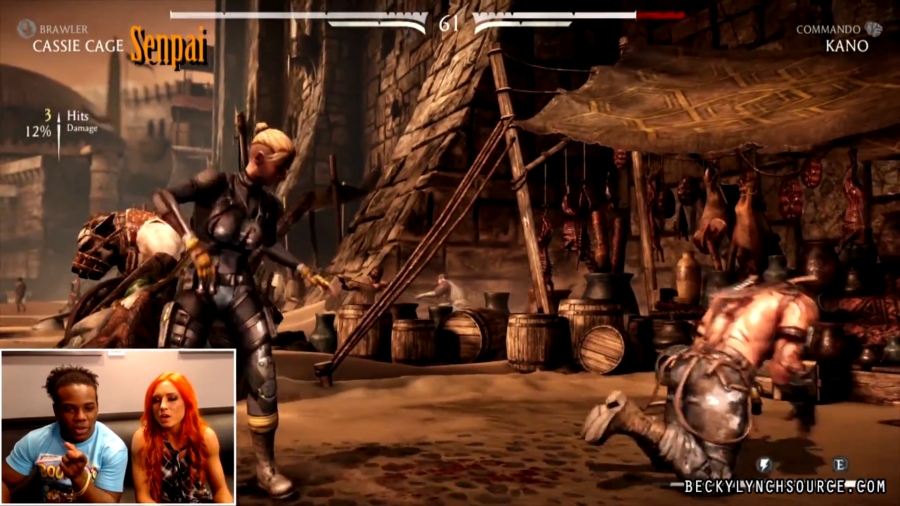The height and width of the screenshot is (506, 900).
Task: Open the webcam overlay of the two players
Action: (x=118, y=427)
